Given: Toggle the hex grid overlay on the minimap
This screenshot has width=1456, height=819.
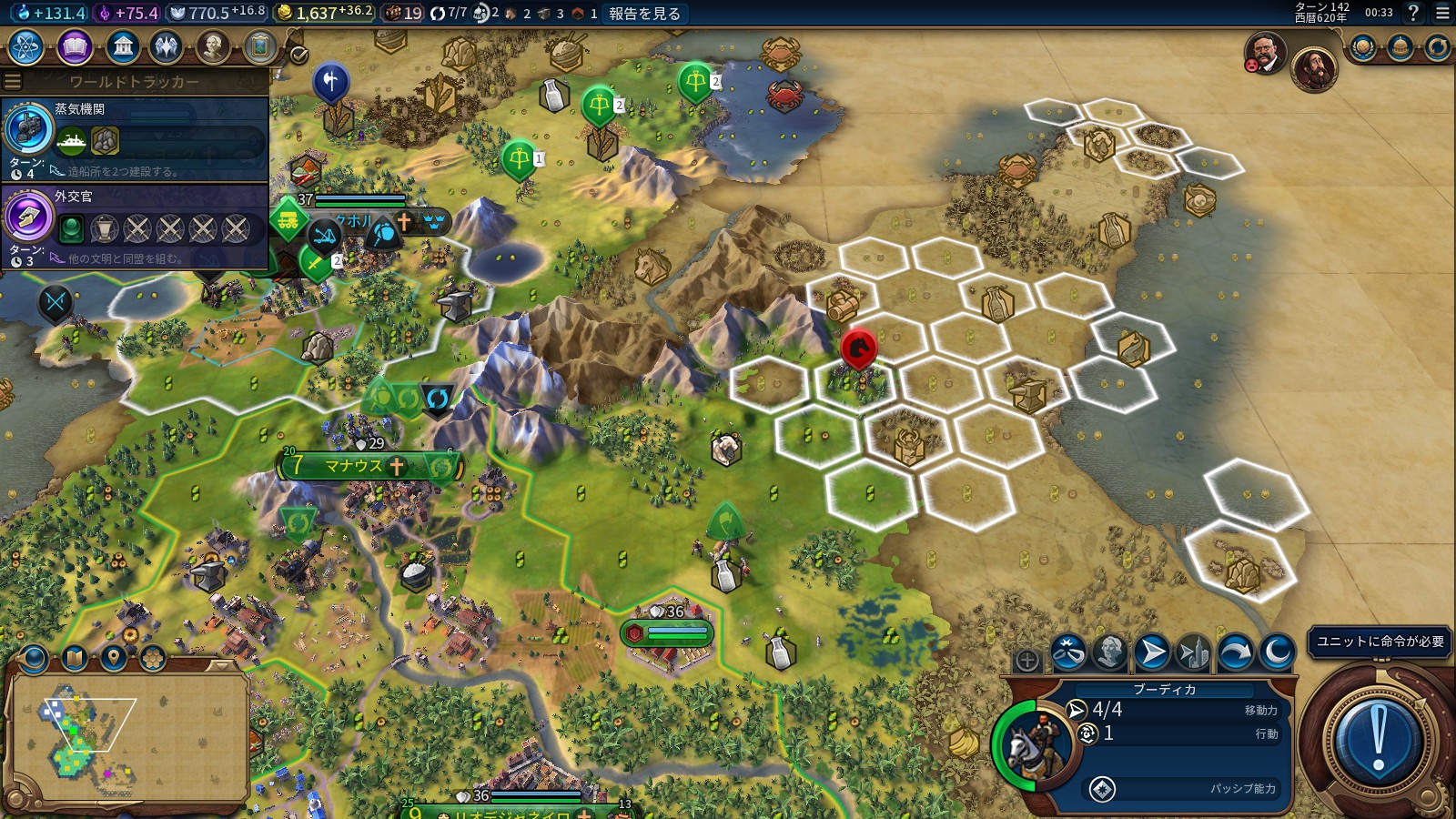Looking at the screenshot, I should point(153,657).
